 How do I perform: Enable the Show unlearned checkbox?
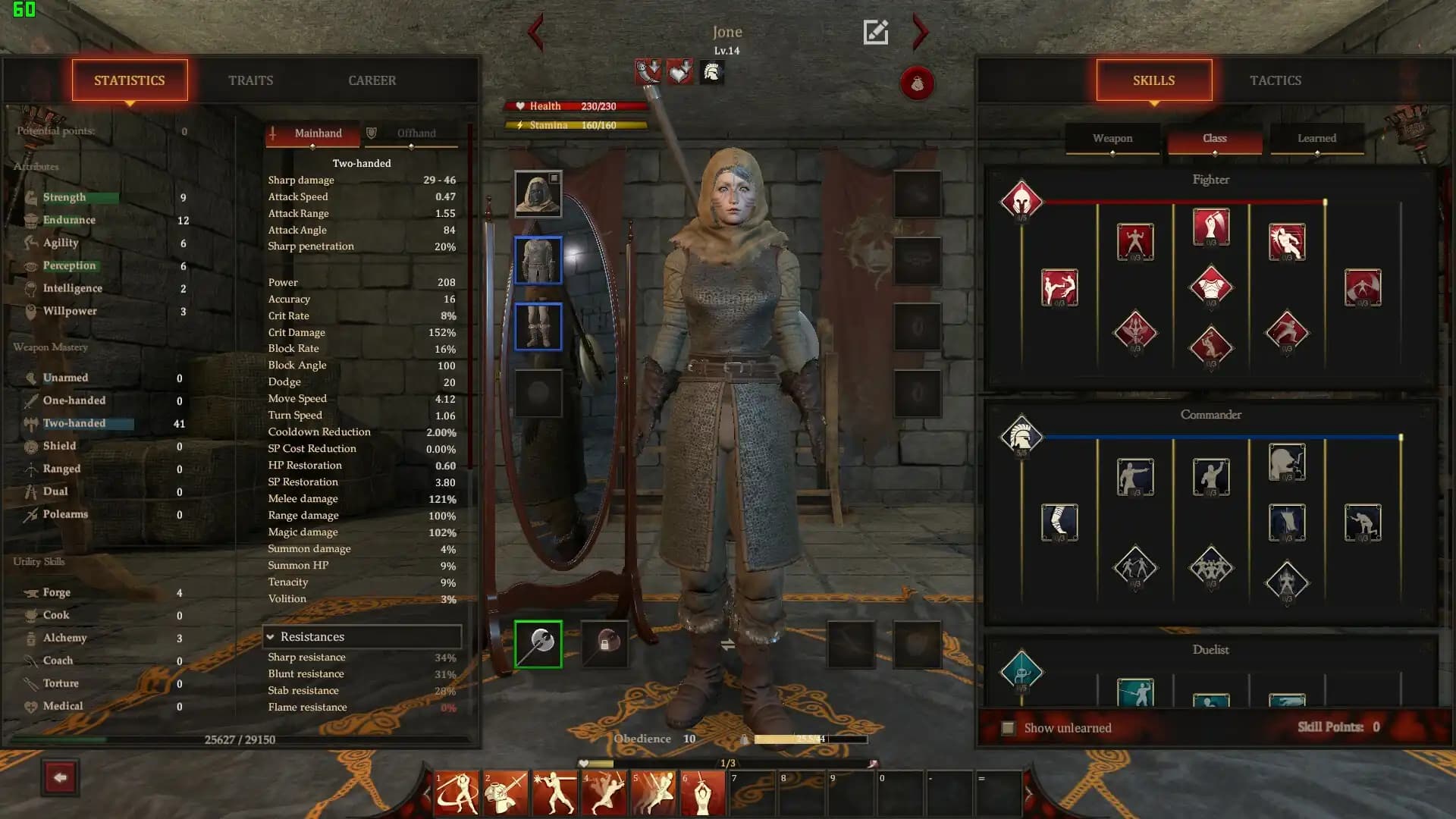pyautogui.click(x=1007, y=726)
